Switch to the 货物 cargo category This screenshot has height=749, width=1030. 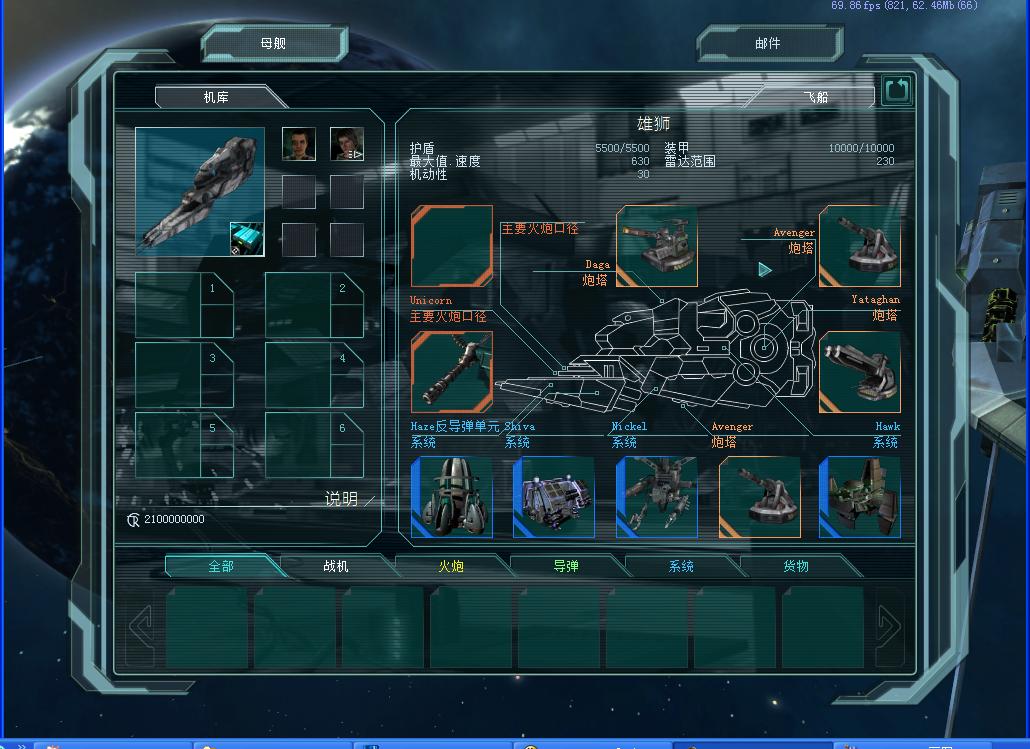click(796, 566)
